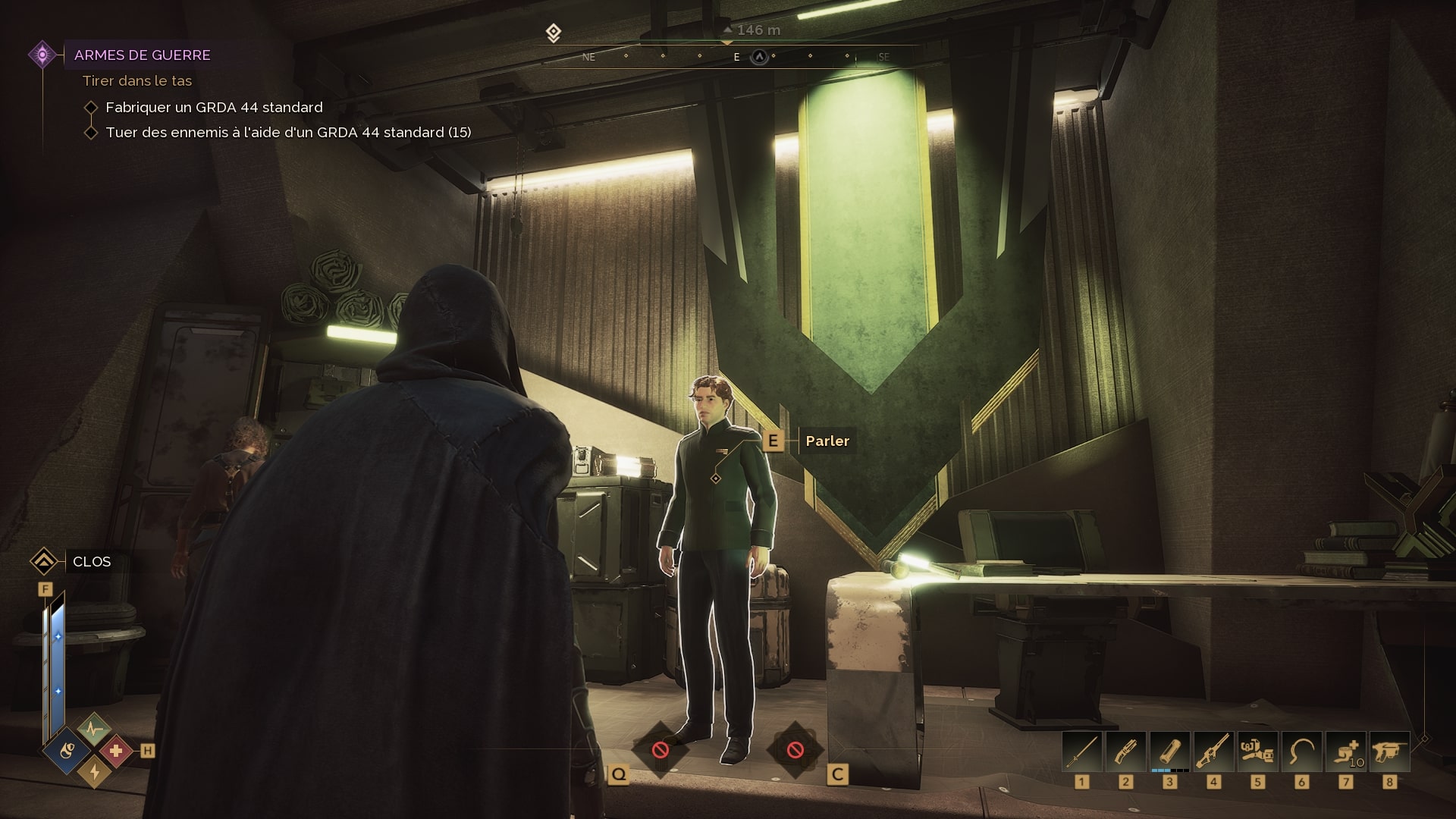The width and height of the screenshot is (1456, 819).
Task: Select the Tuer des ennemis objective
Action: point(288,133)
